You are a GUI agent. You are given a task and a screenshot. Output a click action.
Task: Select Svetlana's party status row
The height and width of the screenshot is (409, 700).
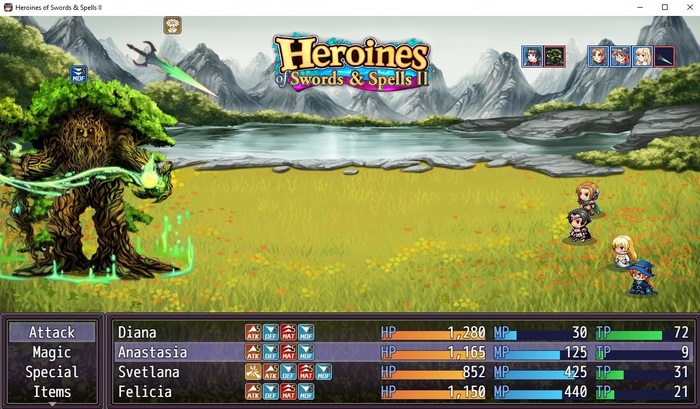pyautogui.click(x=400, y=372)
